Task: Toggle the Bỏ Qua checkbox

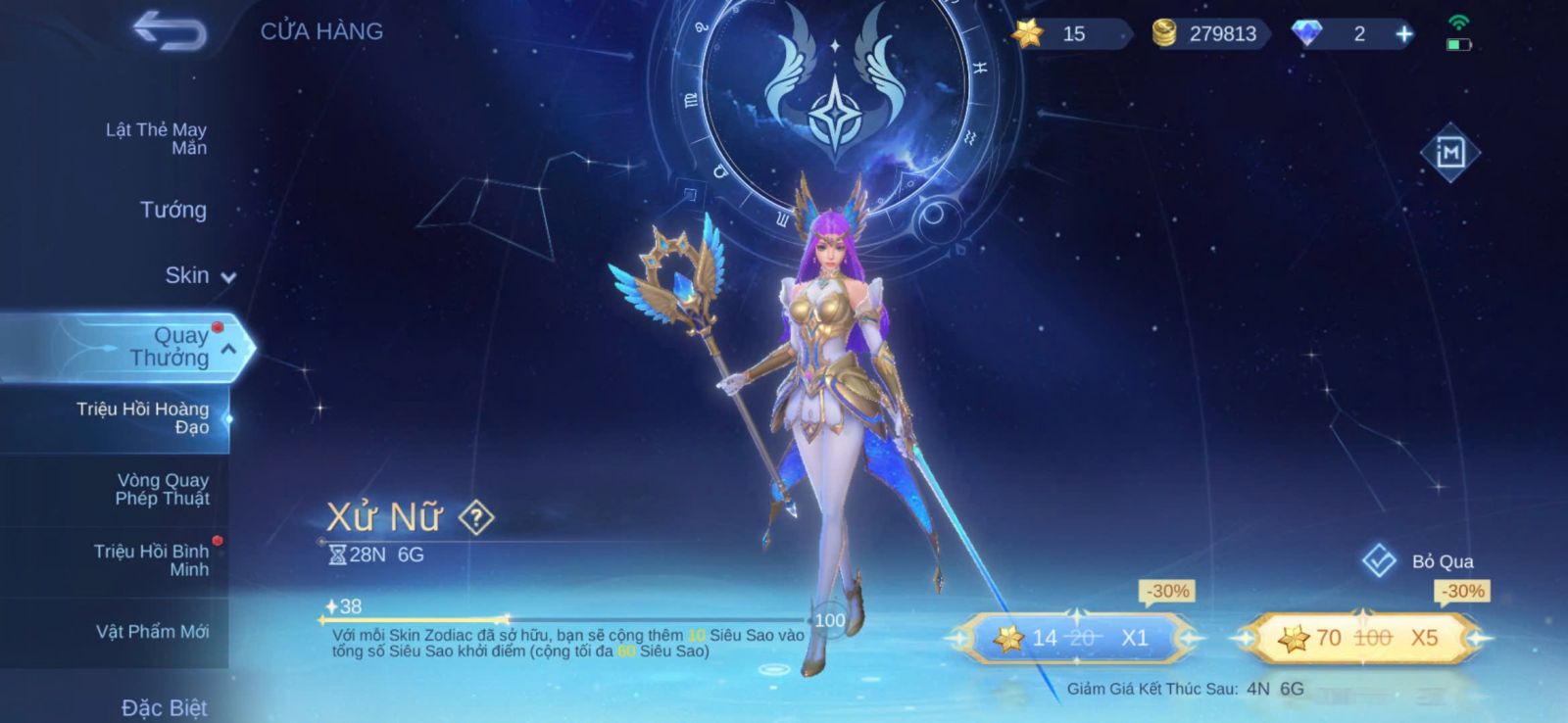Action: click(1379, 560)
